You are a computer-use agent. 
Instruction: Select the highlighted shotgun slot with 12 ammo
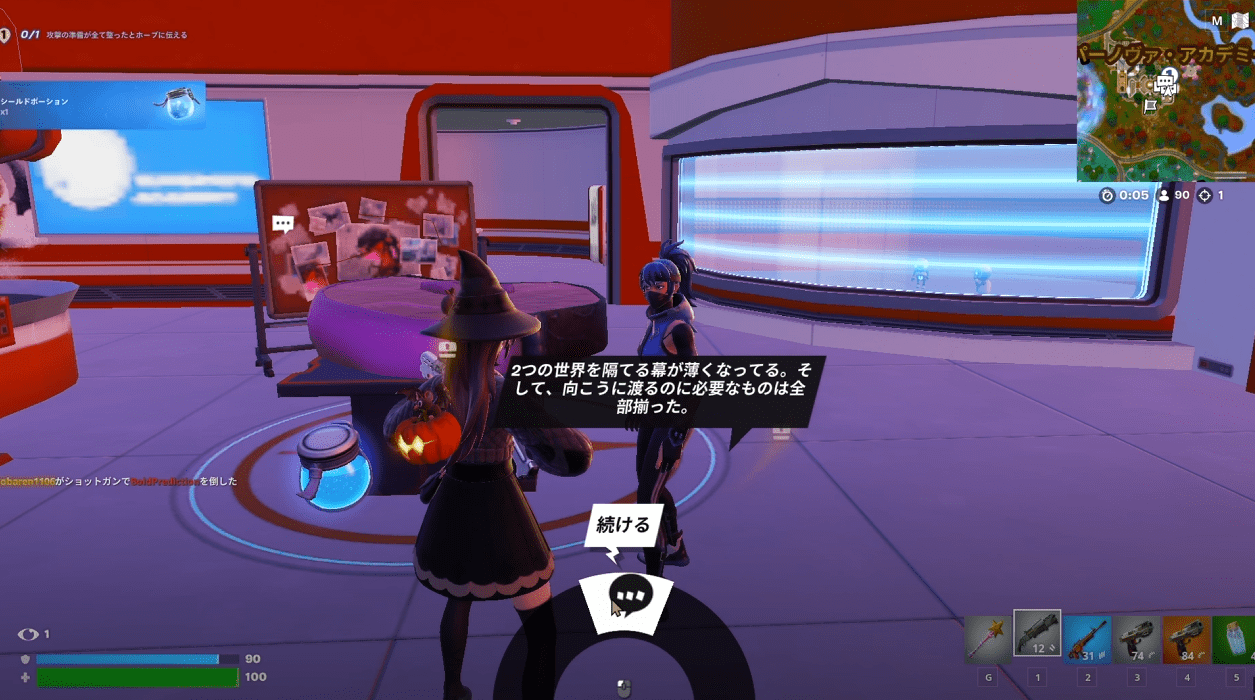(1037, 634)
